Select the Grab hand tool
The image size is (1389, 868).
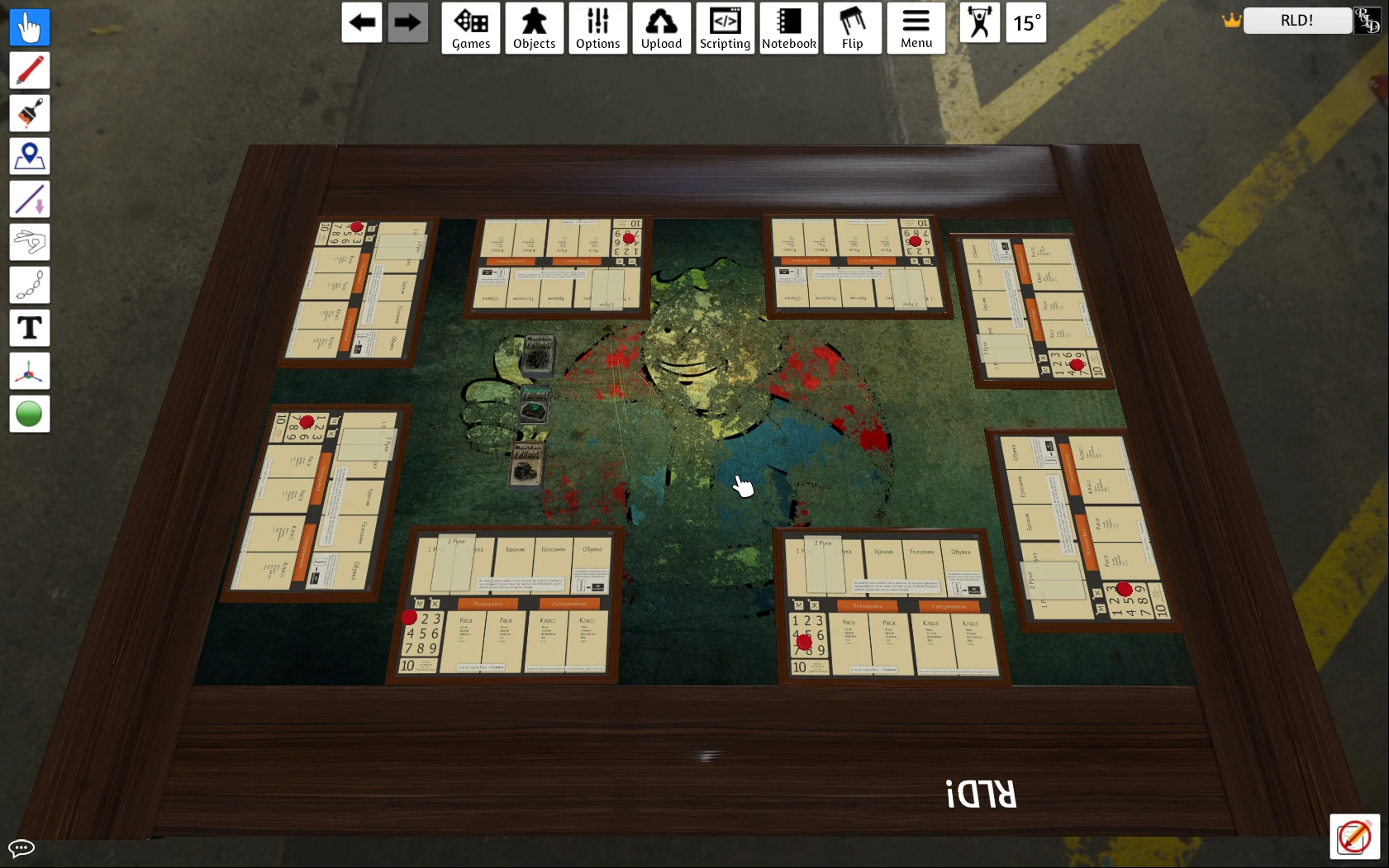[x=29, y=27]
